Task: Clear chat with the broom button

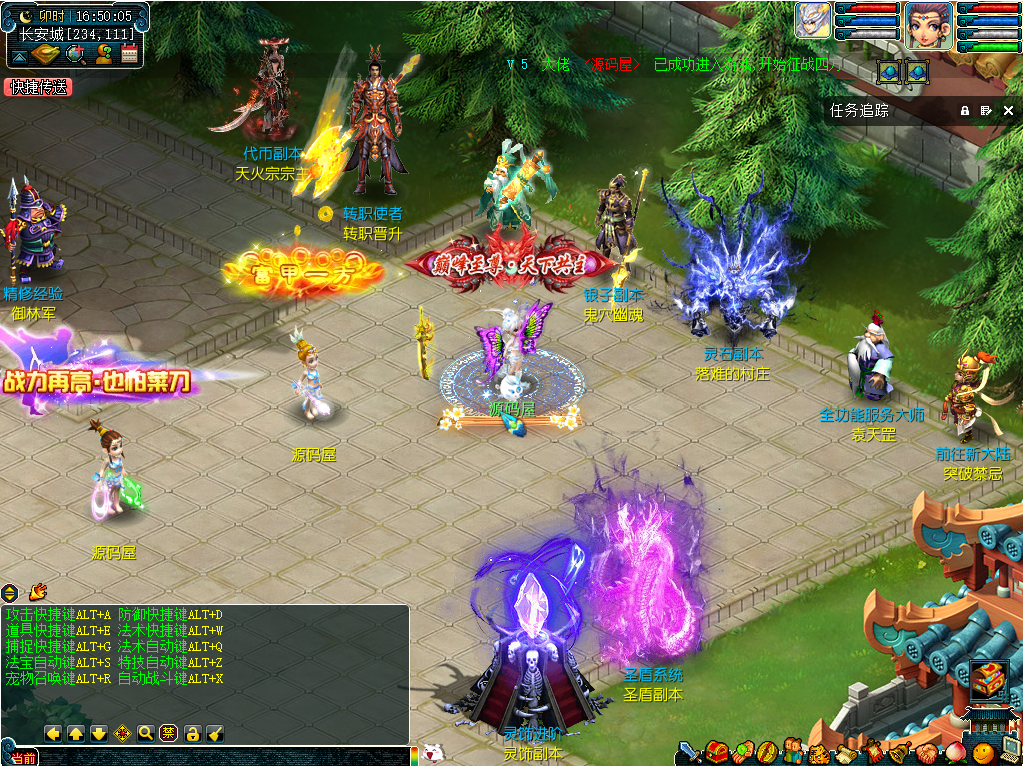Action: point(215,733)
